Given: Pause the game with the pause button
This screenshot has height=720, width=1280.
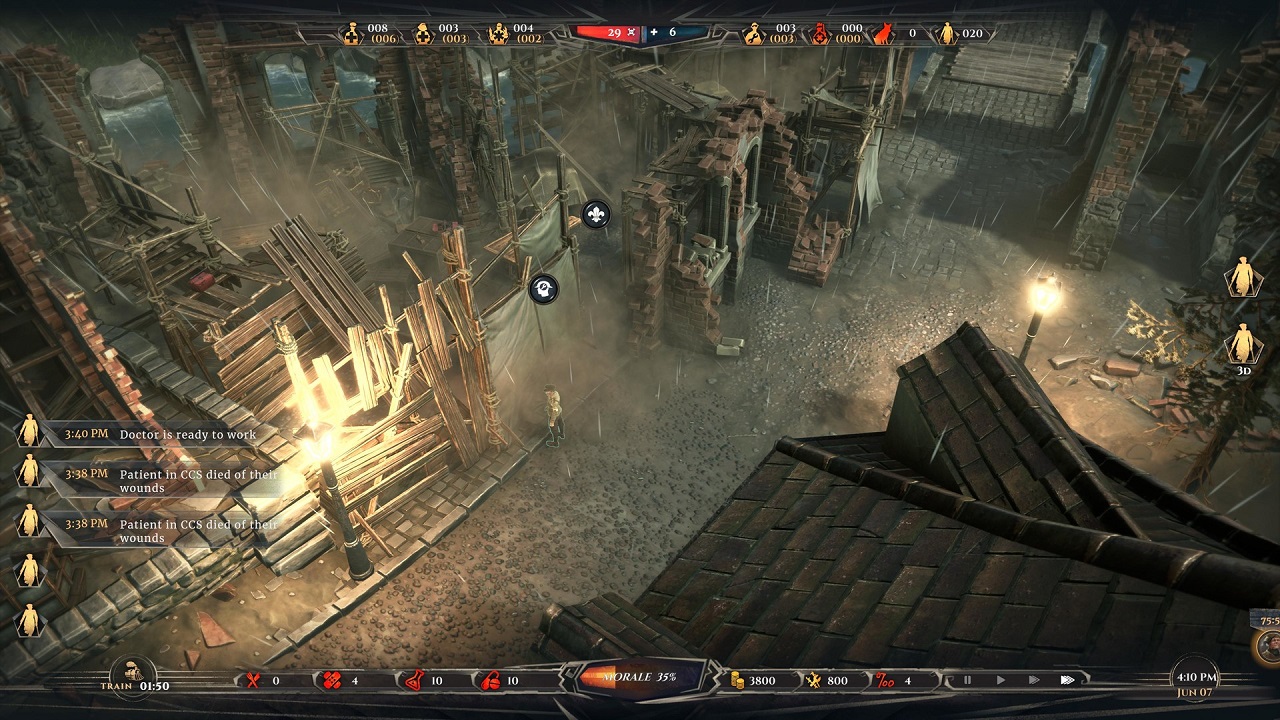Looking at the screenshot, I should point(967,680).
